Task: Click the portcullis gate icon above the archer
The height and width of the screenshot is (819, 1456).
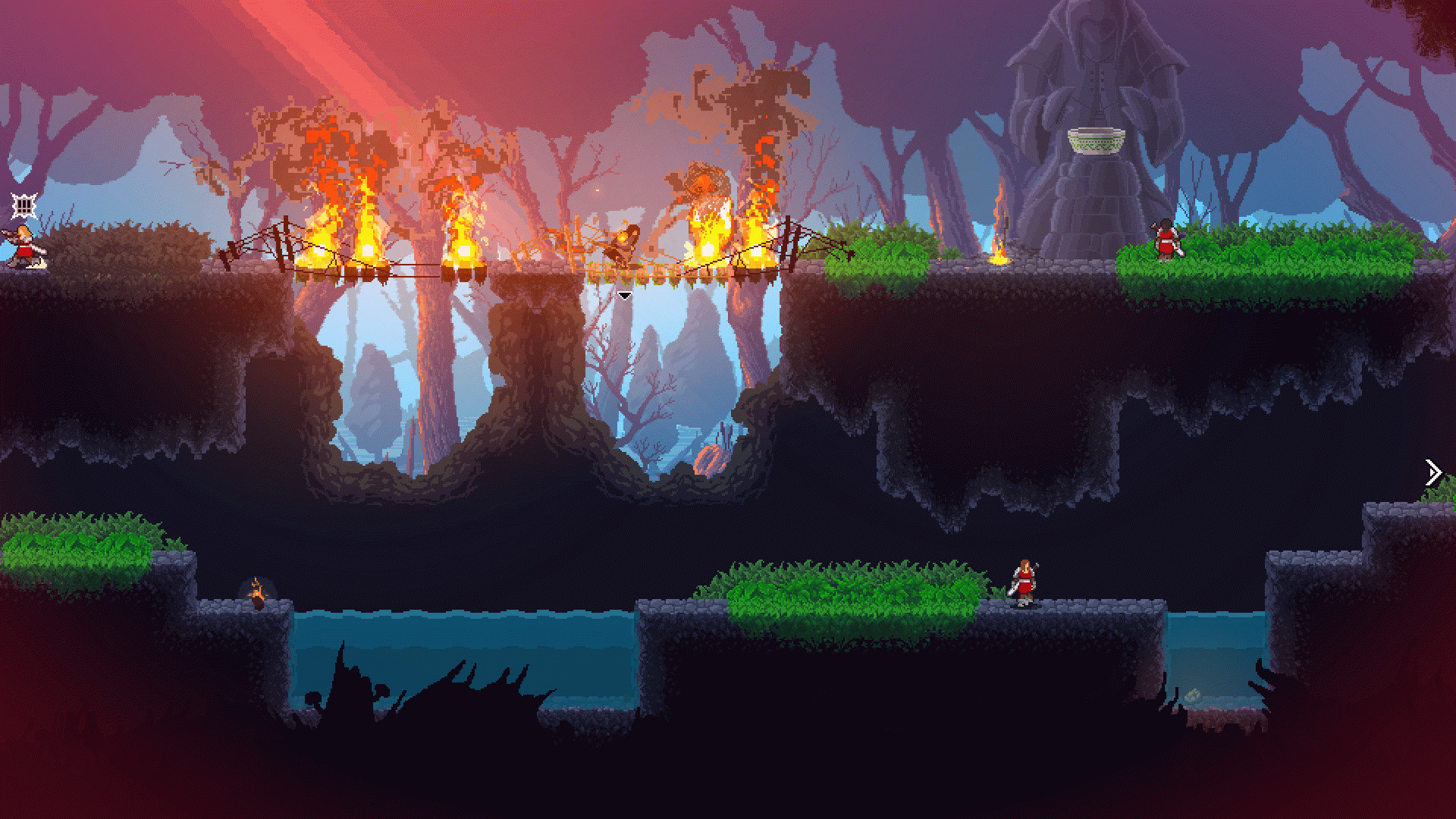Action: [x=24, y=205]
